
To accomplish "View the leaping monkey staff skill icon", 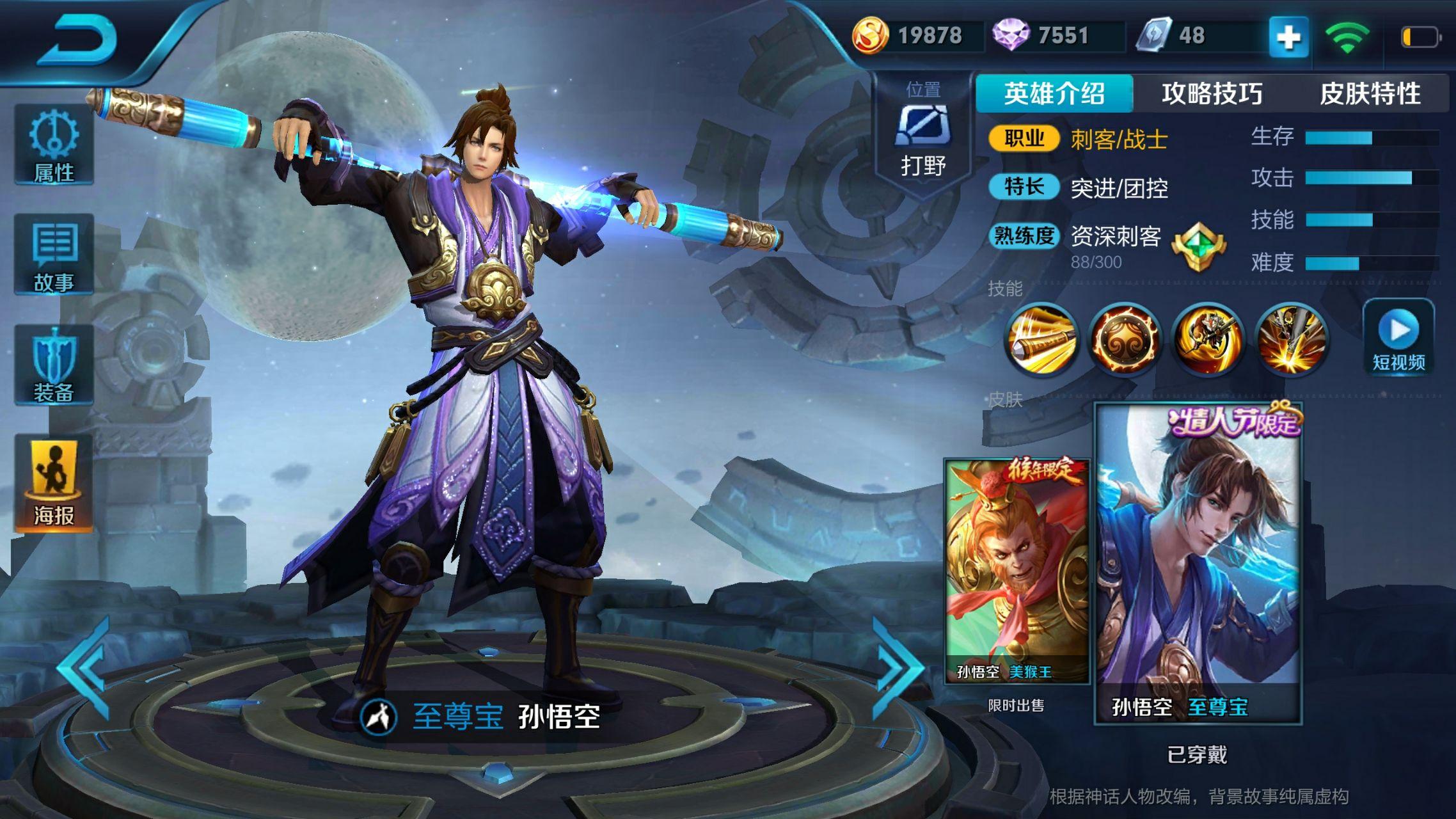I will click(1208, 339).
